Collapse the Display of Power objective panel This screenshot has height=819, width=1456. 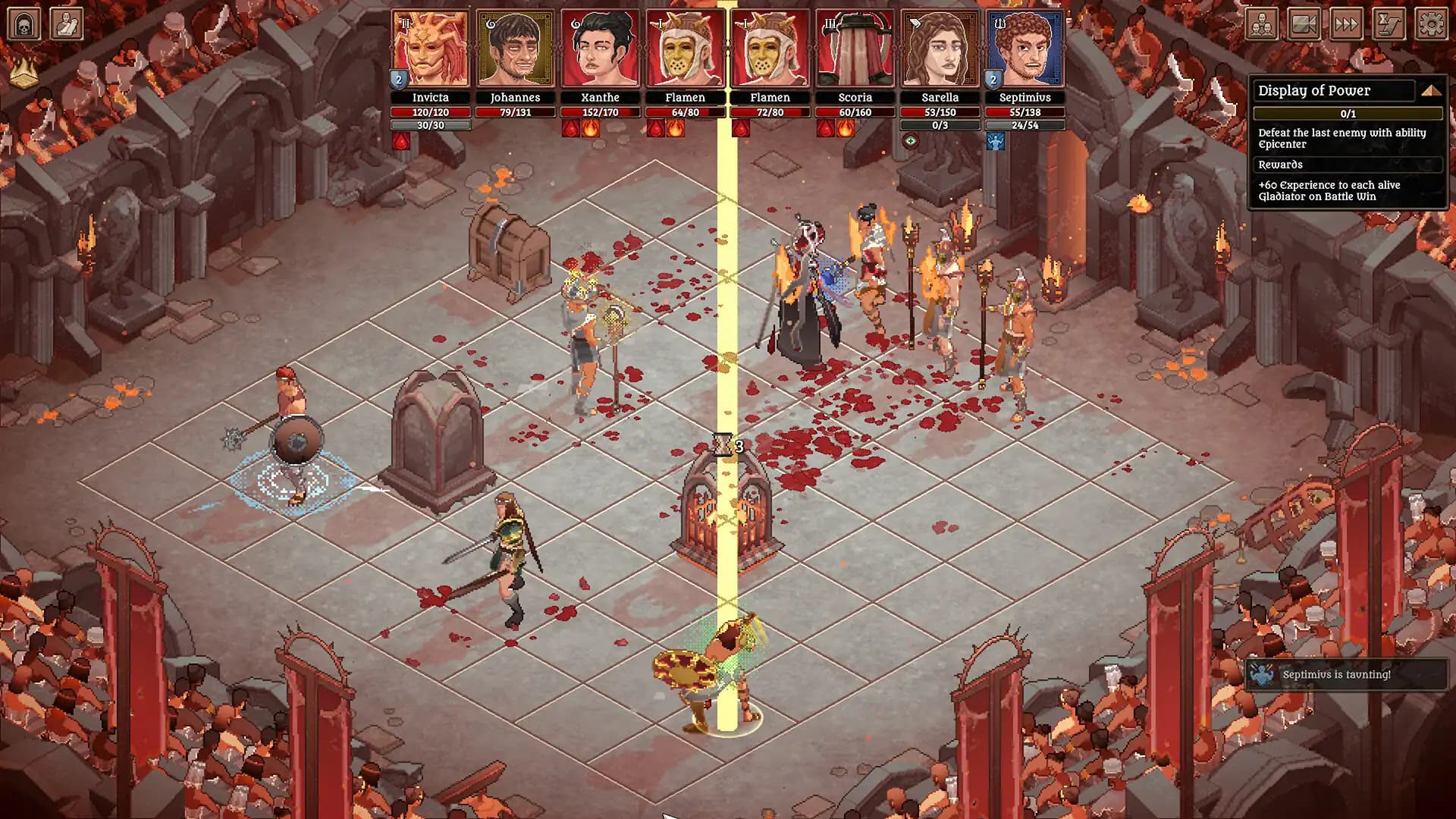[x=1430, y=89]
